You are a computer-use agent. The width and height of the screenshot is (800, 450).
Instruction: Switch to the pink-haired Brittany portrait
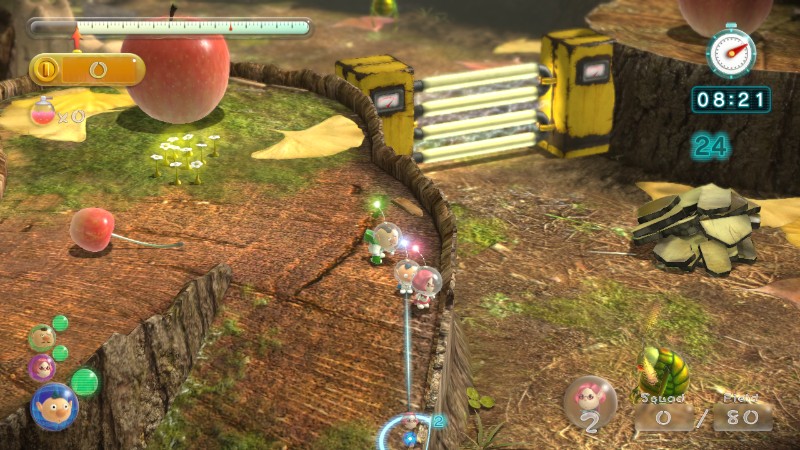[42, 367]
